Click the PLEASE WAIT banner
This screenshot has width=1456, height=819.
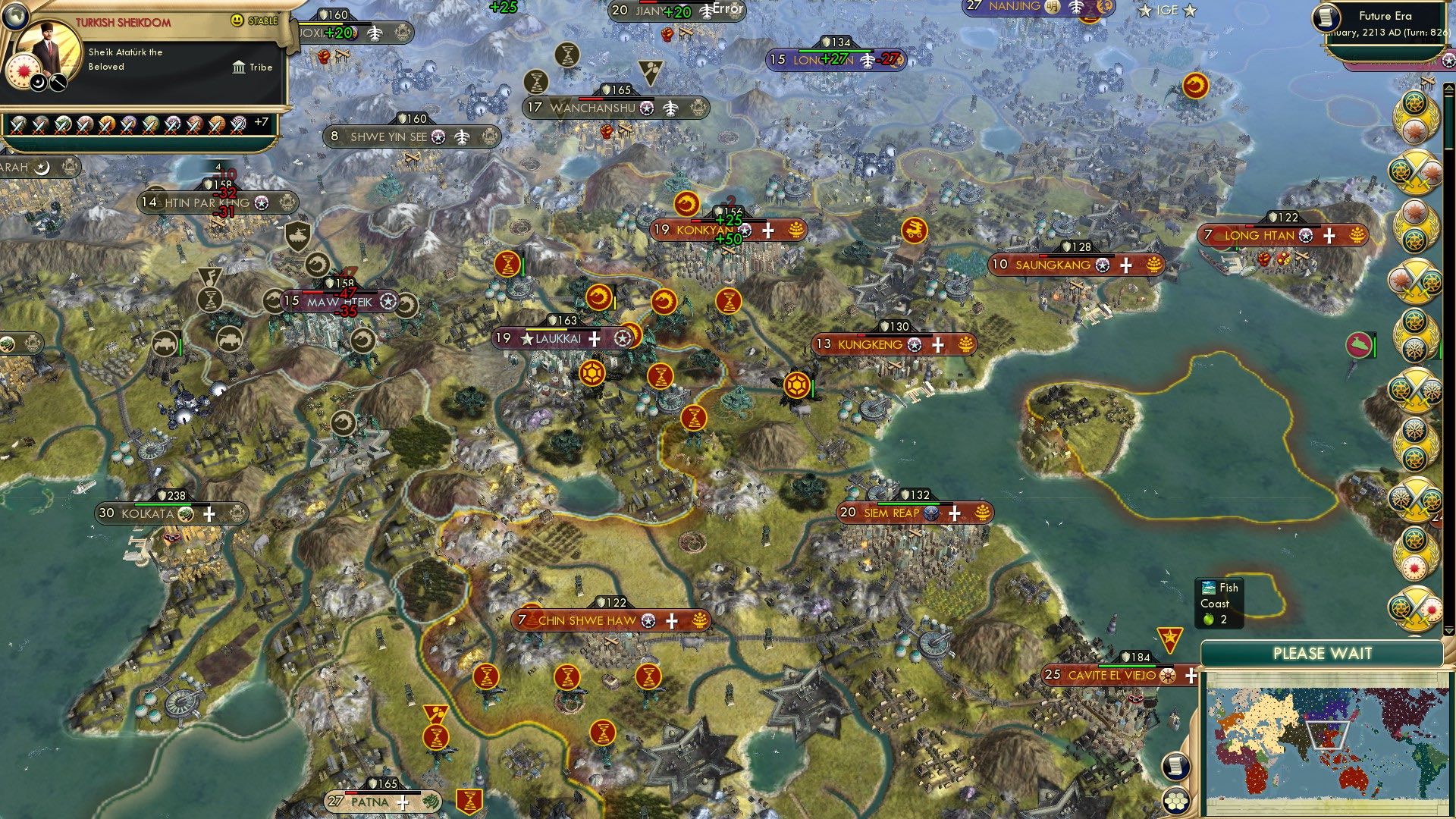(x=1323, y=652)
